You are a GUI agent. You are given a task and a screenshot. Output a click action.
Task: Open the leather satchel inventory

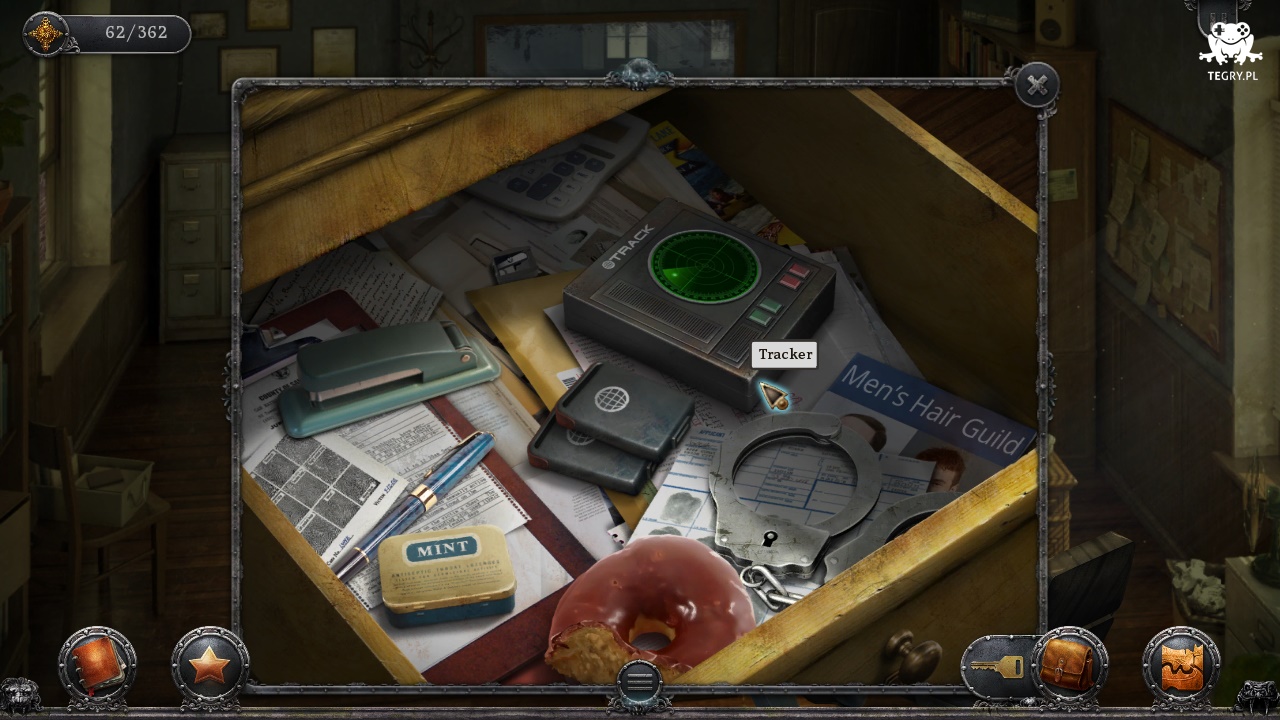pyautogui.click(x=1069, y=665)
